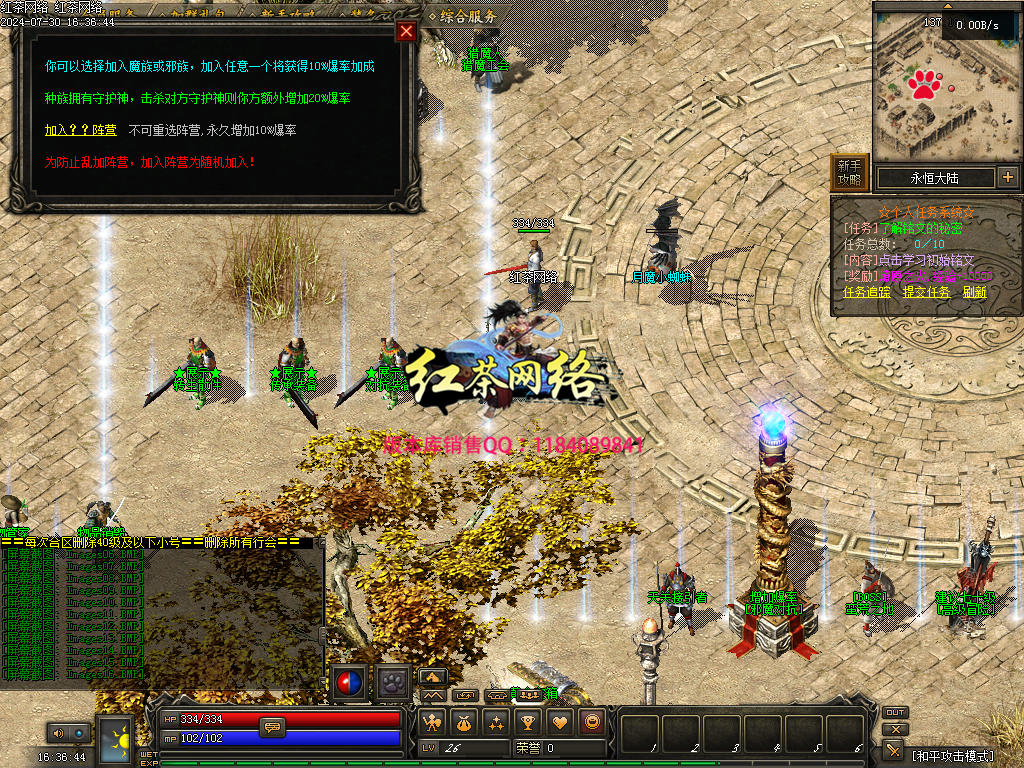Open the money bag inventory icon
The width and height of the screenshot is (1024, 768).
tap(464, 721)
